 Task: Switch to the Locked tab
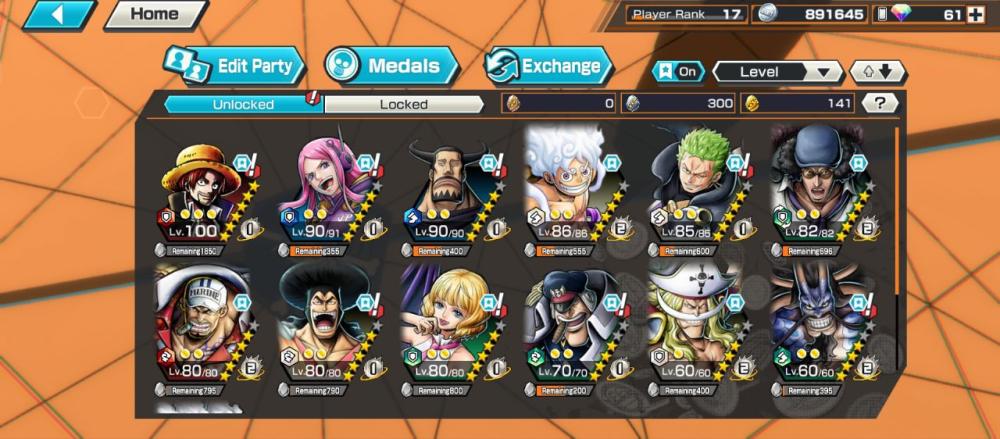tap(403, 103)
